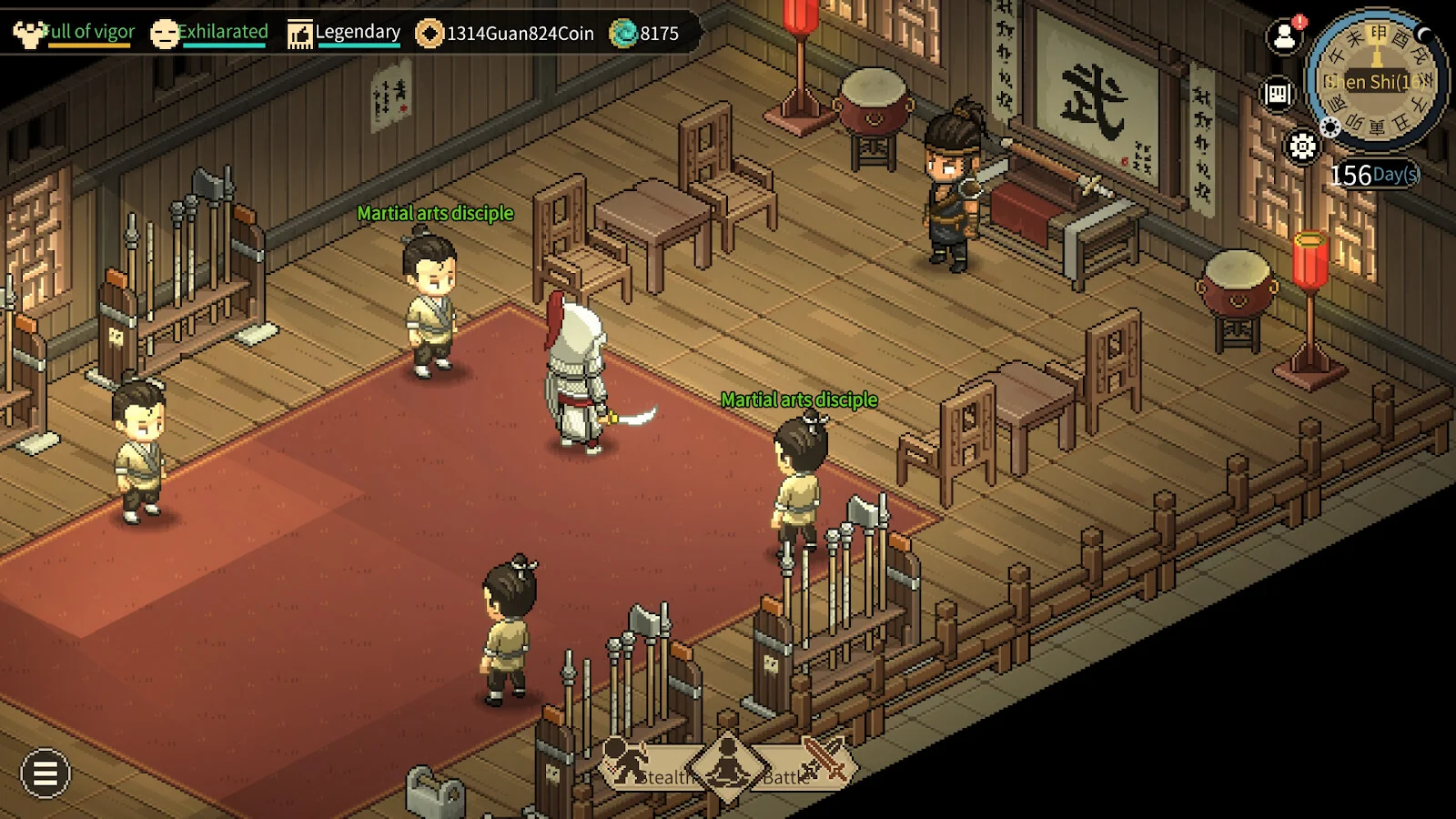The width and height of the screenshot is (1456, 819).
Task: Open the hamburger main menu
Action: click(x=45, y=773)
